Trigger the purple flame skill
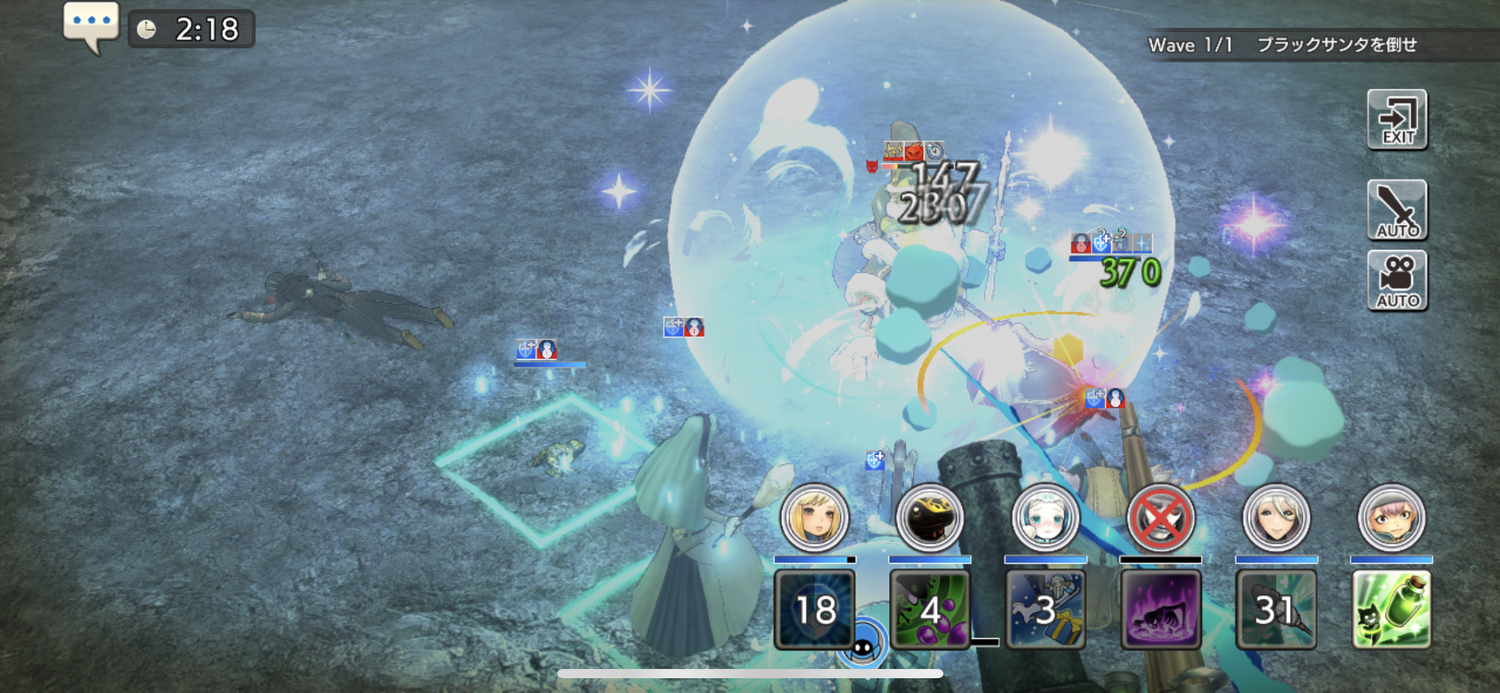Viewport: 1500px width, 693px height. 1160,609
